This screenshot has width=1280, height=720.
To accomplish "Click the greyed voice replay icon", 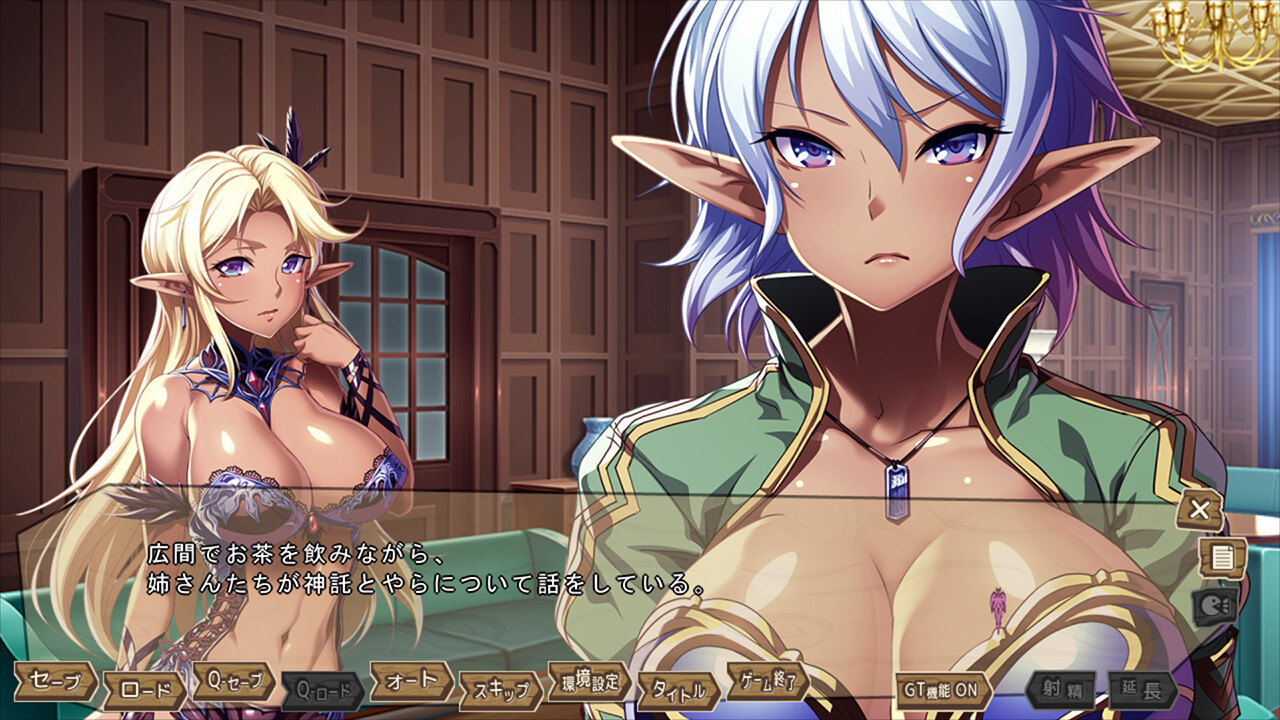I will (1214, 605).
